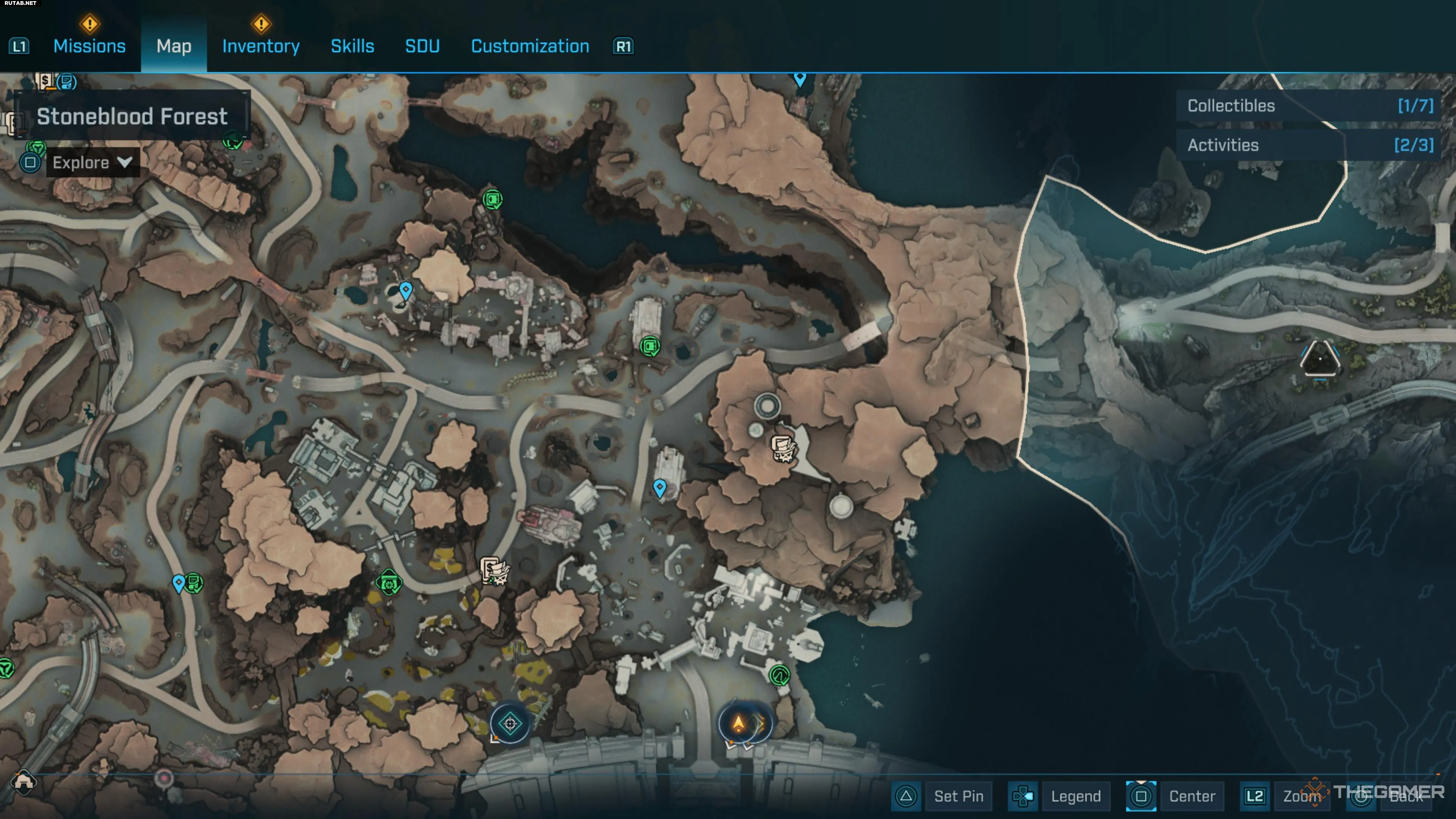Image resolution: width=1456 pixels, height=819 pixels.
Task: Select the skull-hat bounty marker near the road
Action: [x=494, y=571]
